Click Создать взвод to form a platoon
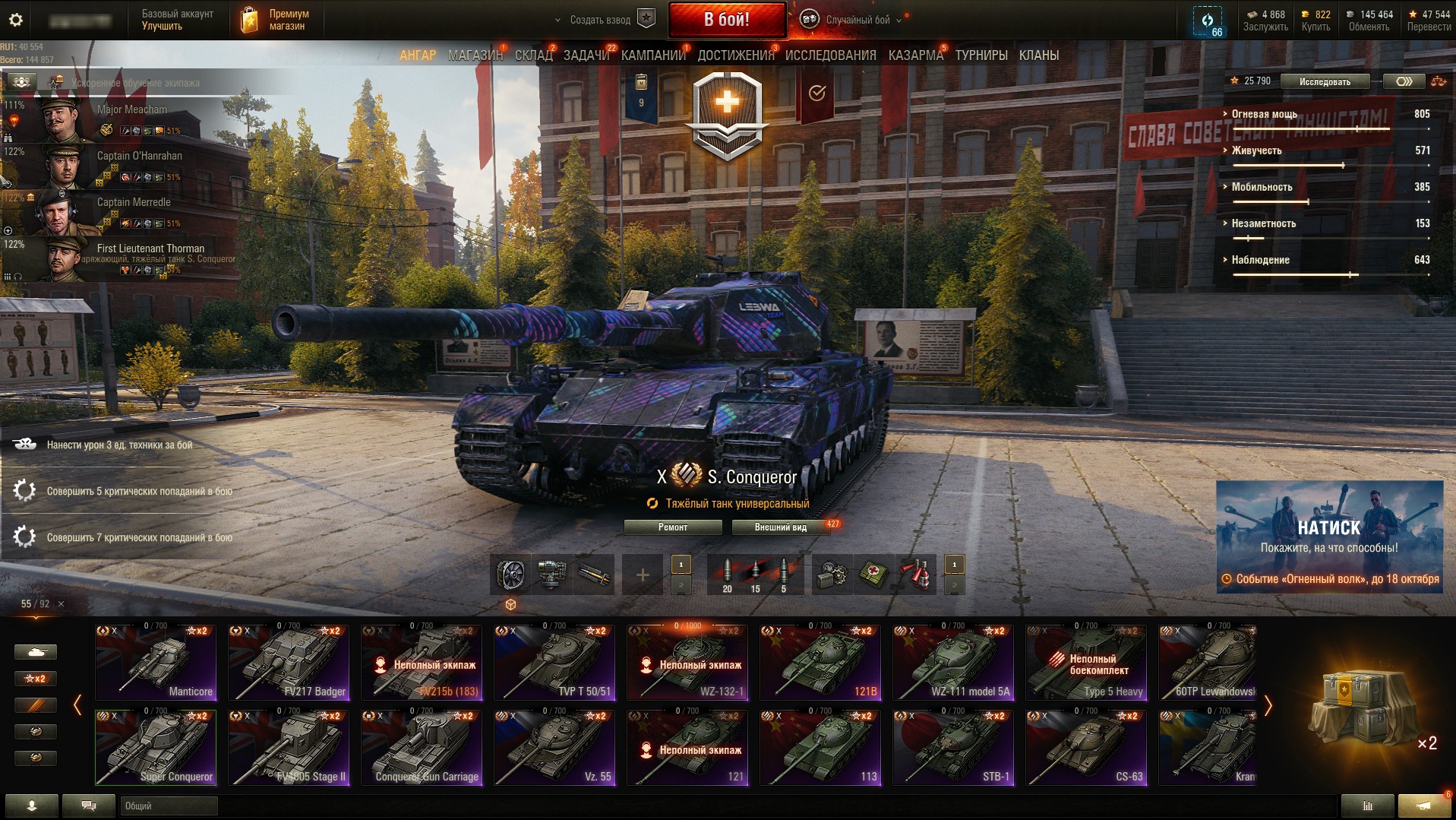This screenshot has height=820, width=1456. click(x=600, y=20)
